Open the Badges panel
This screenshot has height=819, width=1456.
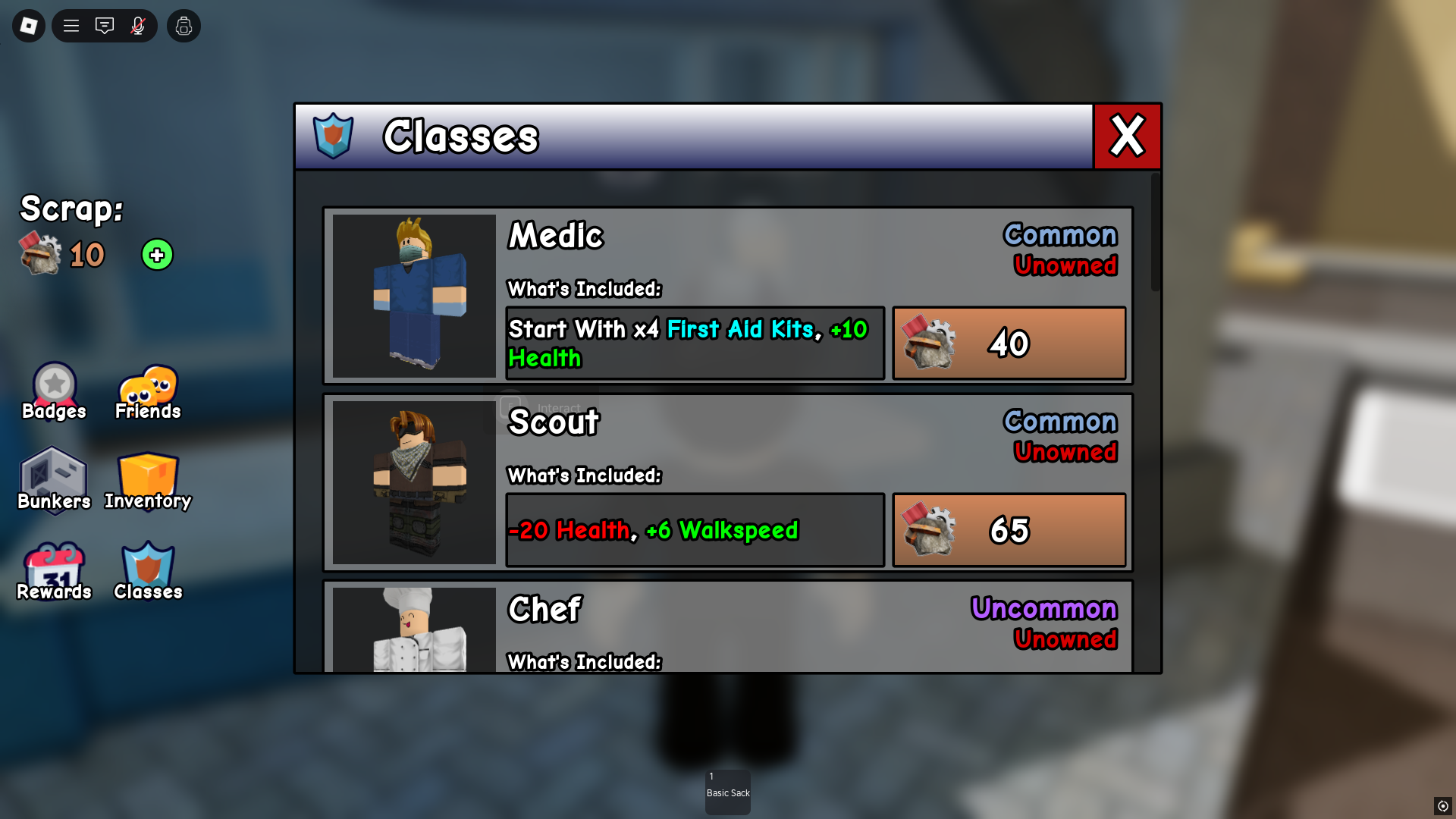[x=53, y=388]
